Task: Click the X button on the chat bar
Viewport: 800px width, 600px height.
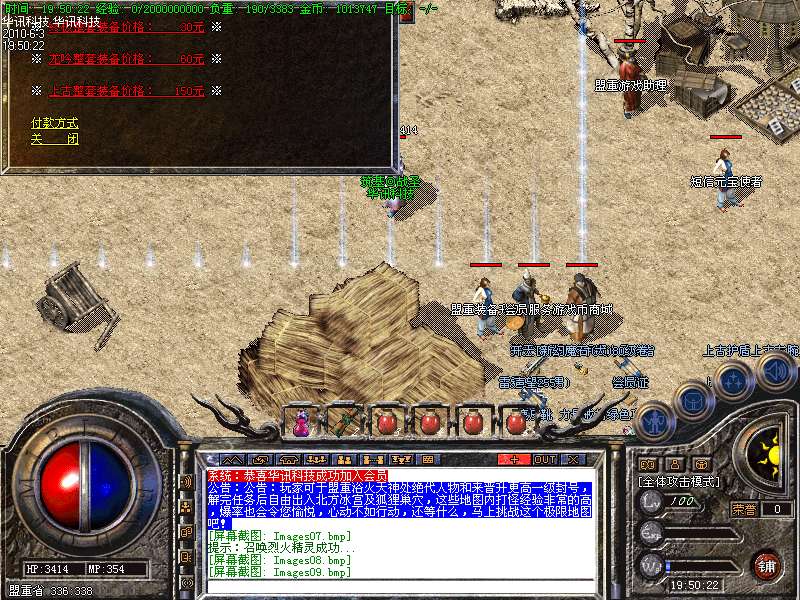Action: pyautogui.click(x=574, y=459)
